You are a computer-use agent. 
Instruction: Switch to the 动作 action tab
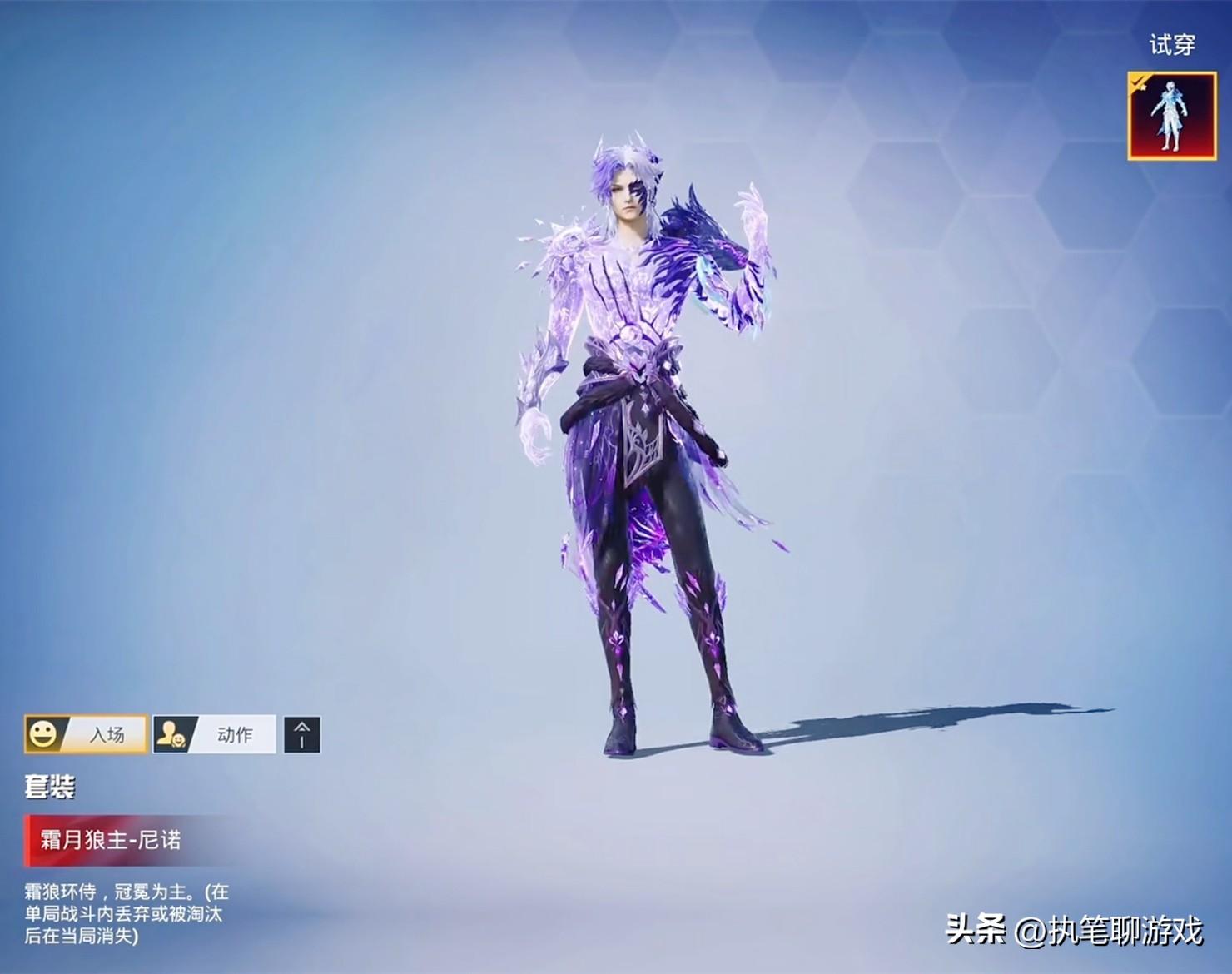[x=215, y=734]
